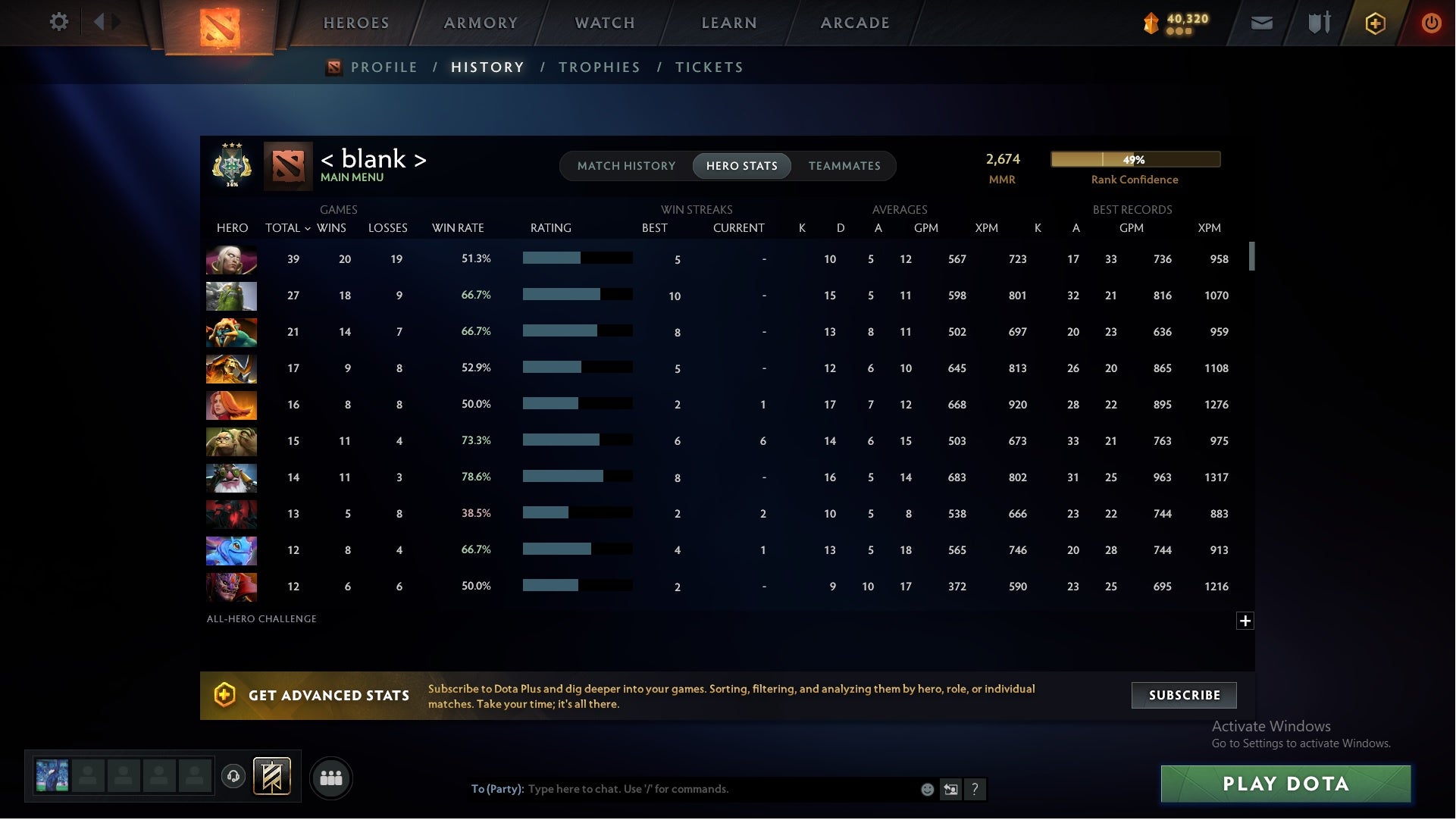Open the armory shield and sword icon
The height and width of the screenshot is (820, 1456).
click(x=1319, y=23)
